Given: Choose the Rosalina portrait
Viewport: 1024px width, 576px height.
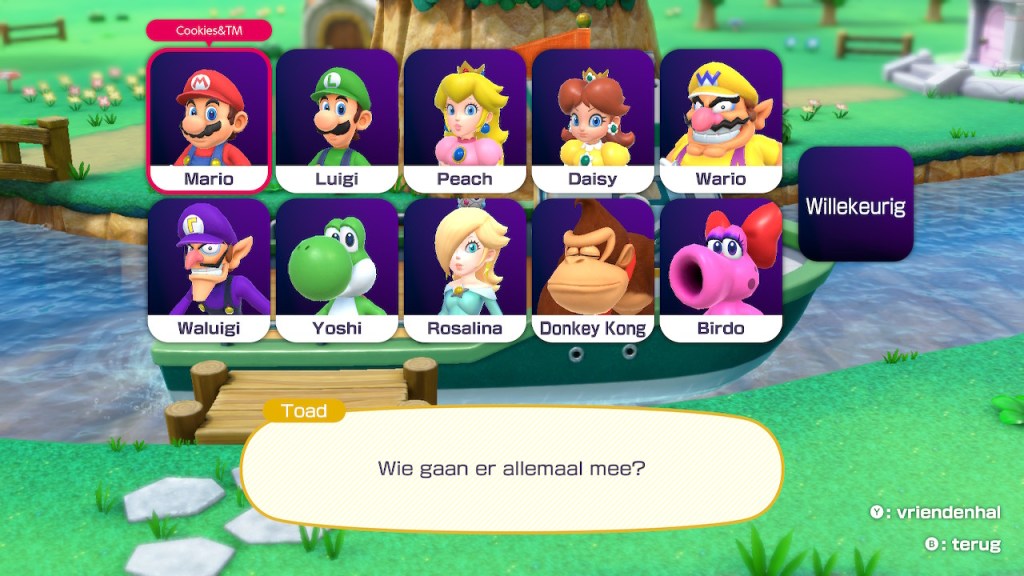Looking at the screenshot, I should (x=465, y=270).
